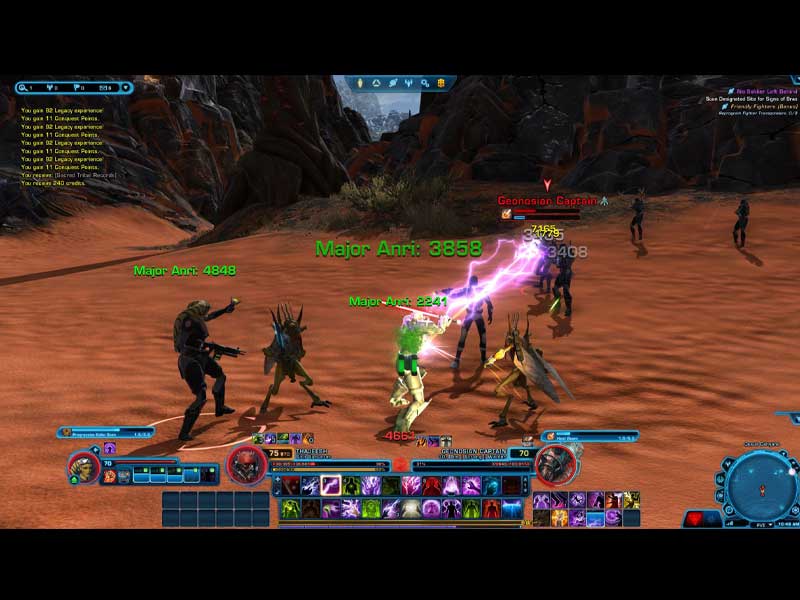Select 'No Soldier Left Behind' in quest tracker
This screenshot has width=800, height=600.
[x=765, y=91]
